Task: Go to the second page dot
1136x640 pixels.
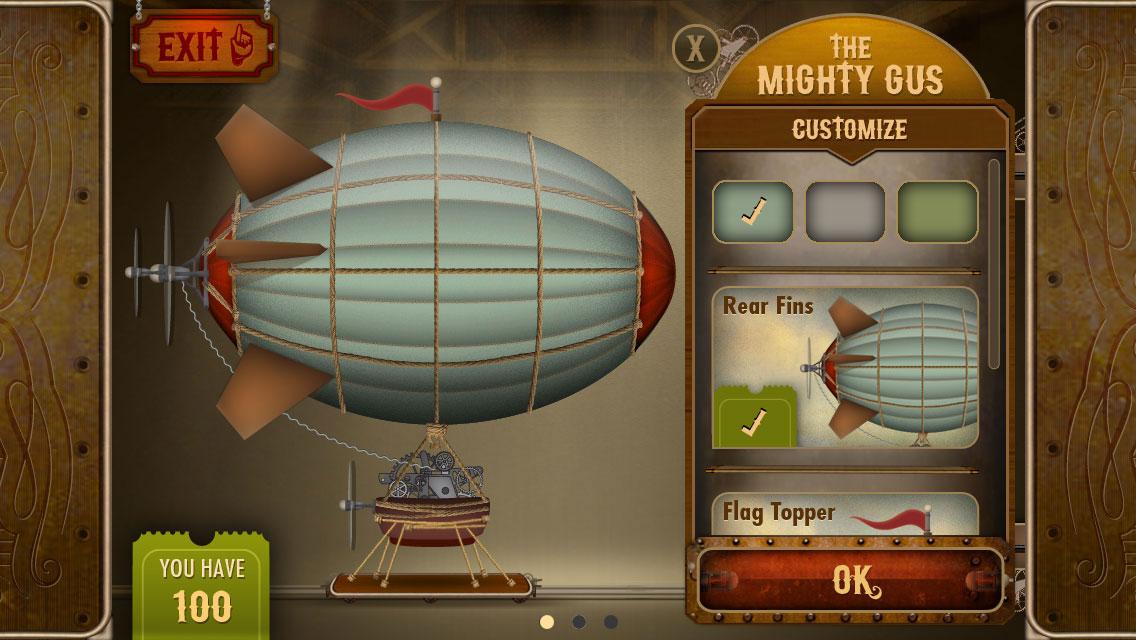Action: 579,622
